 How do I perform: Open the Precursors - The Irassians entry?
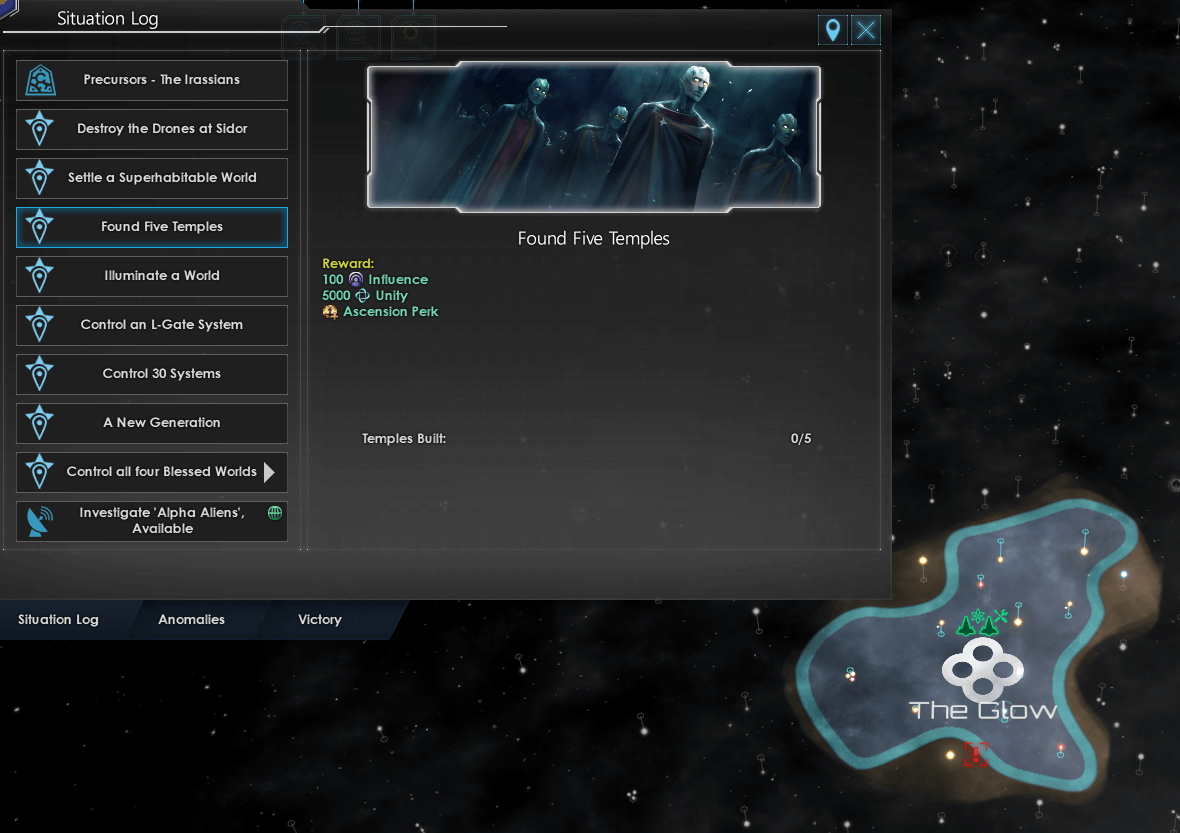tap(152, 80)
